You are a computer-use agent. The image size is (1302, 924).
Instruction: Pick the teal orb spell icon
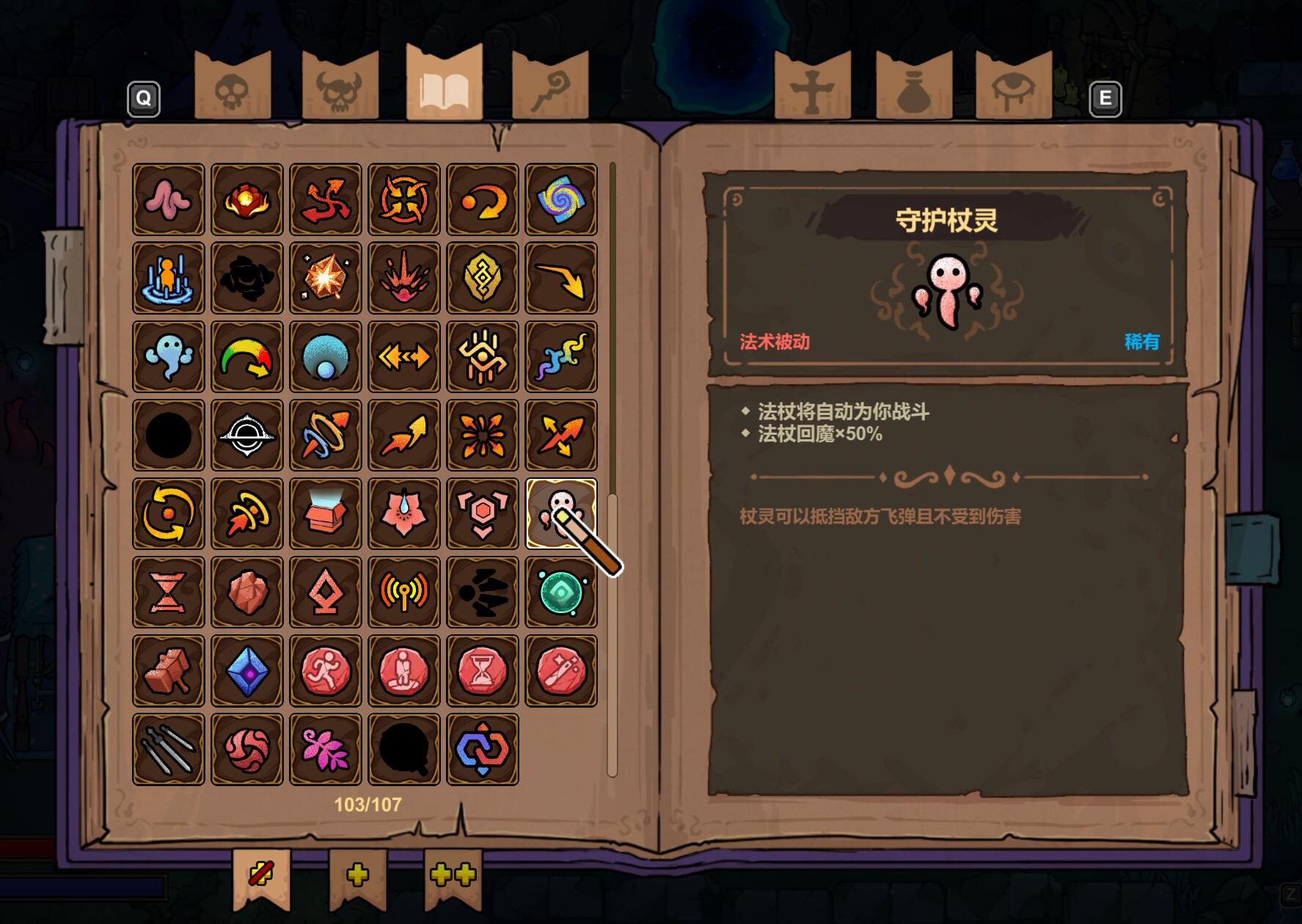click(x=561, y=592)
